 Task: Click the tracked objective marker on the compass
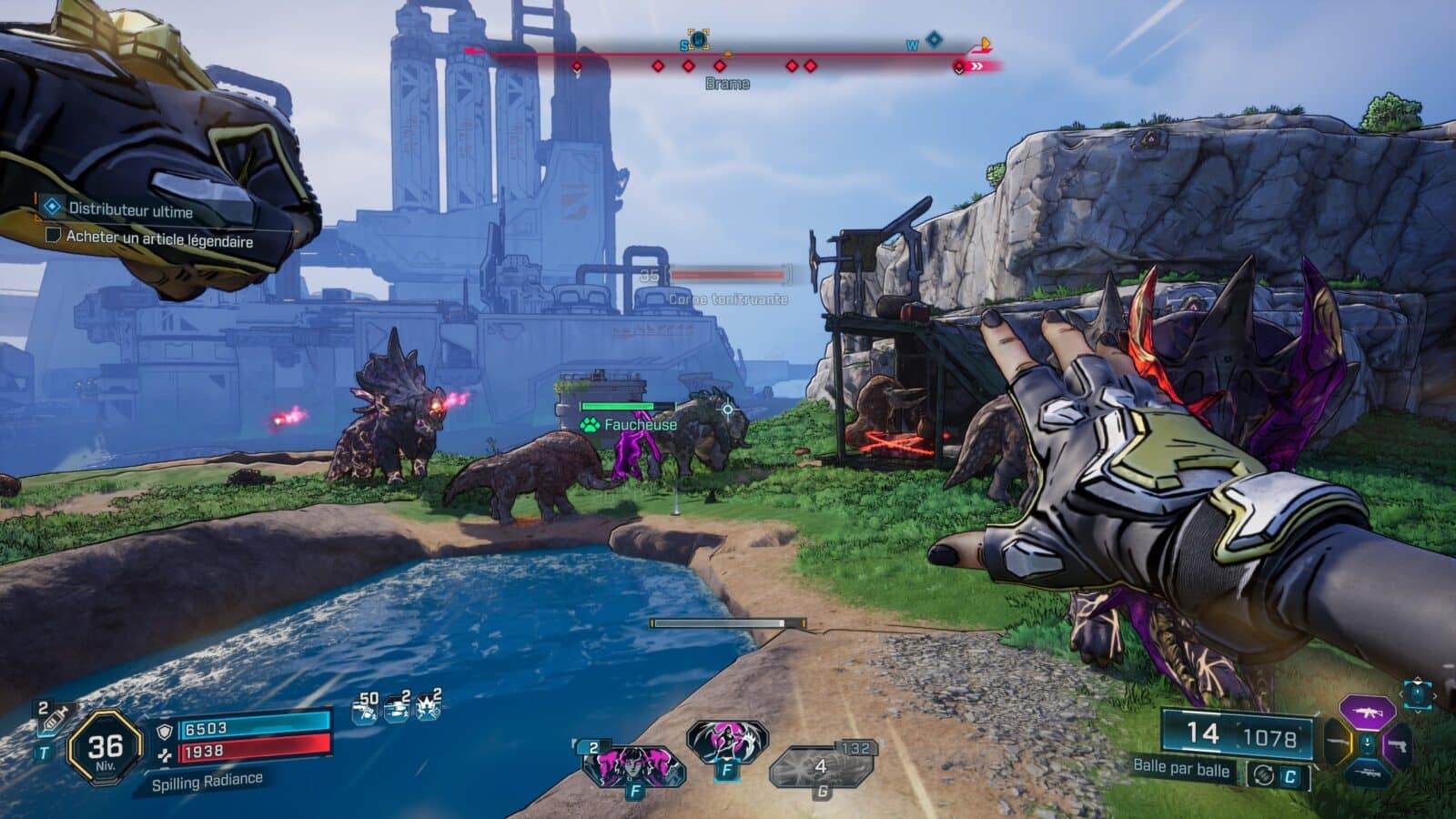[x=698, y=40]
